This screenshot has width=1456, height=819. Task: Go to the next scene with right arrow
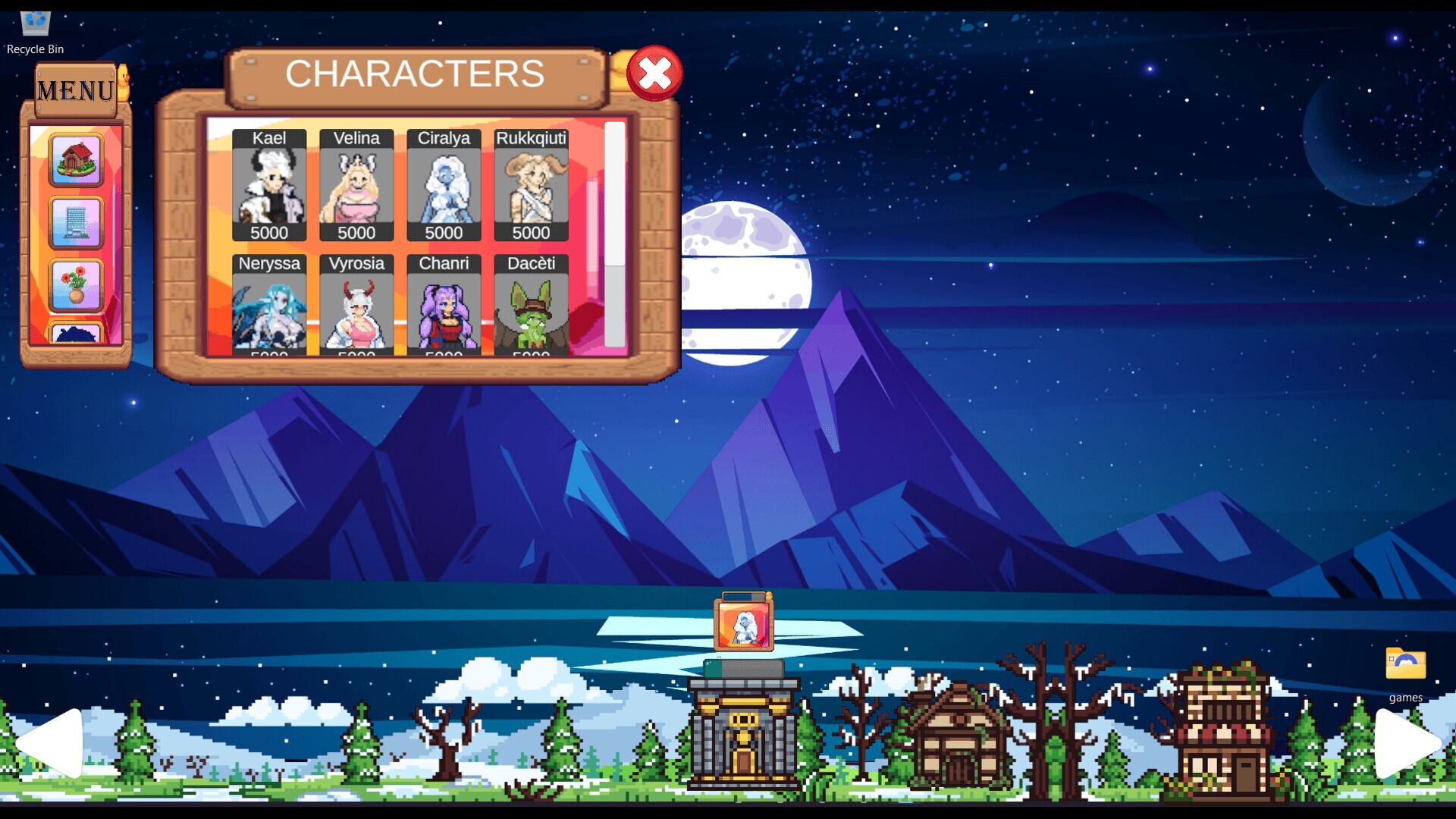coord(1405,742)
